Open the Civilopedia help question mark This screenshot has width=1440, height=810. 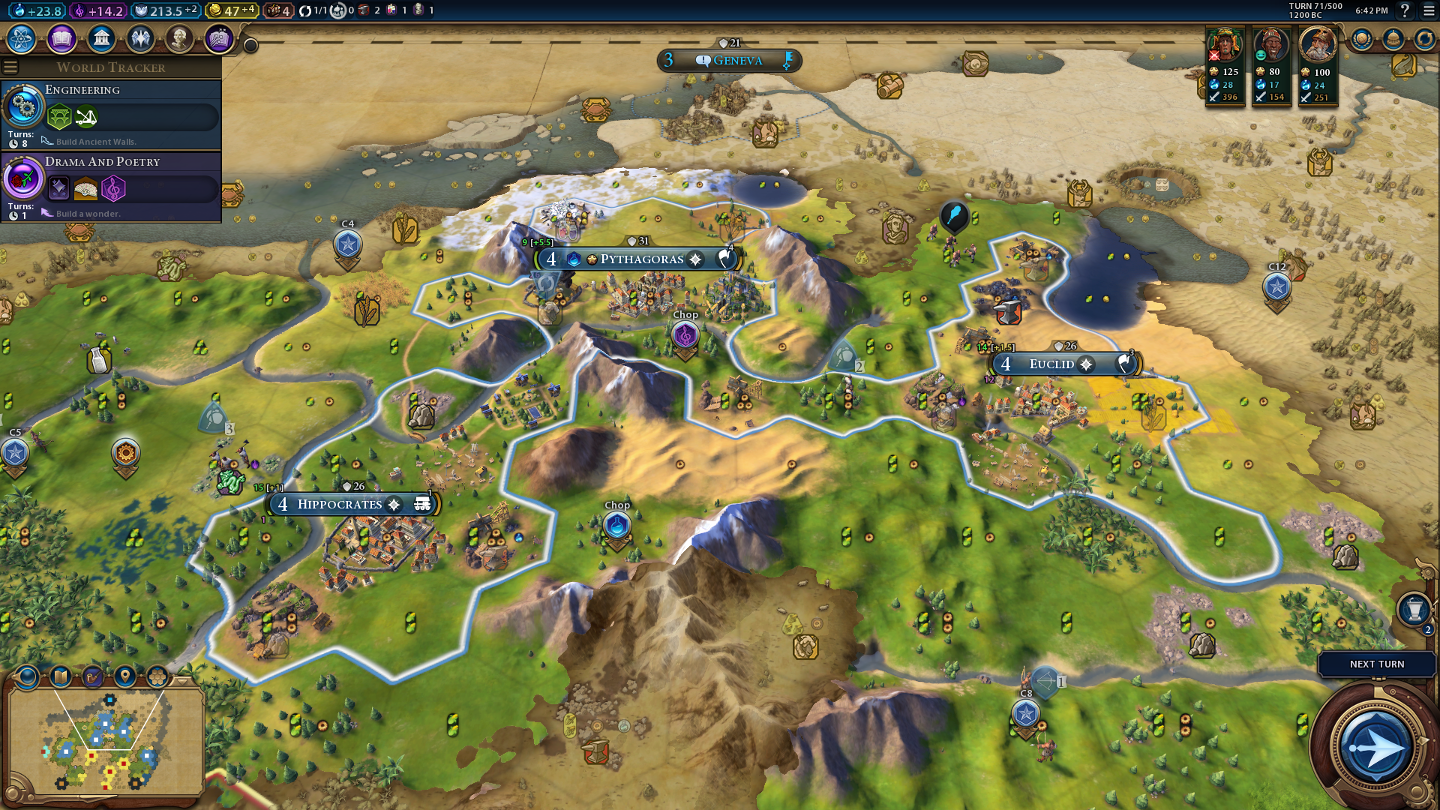tap(1405, 11)
